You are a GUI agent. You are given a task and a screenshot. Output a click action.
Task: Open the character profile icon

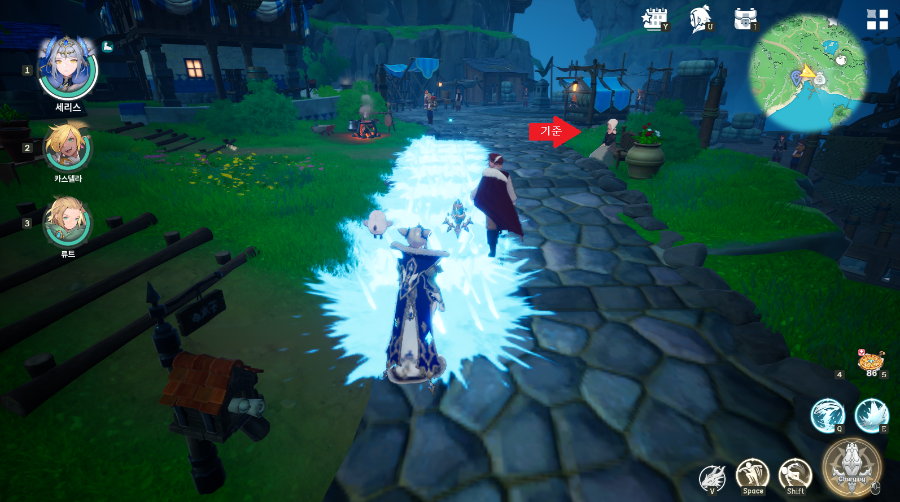tap(701, 18)
